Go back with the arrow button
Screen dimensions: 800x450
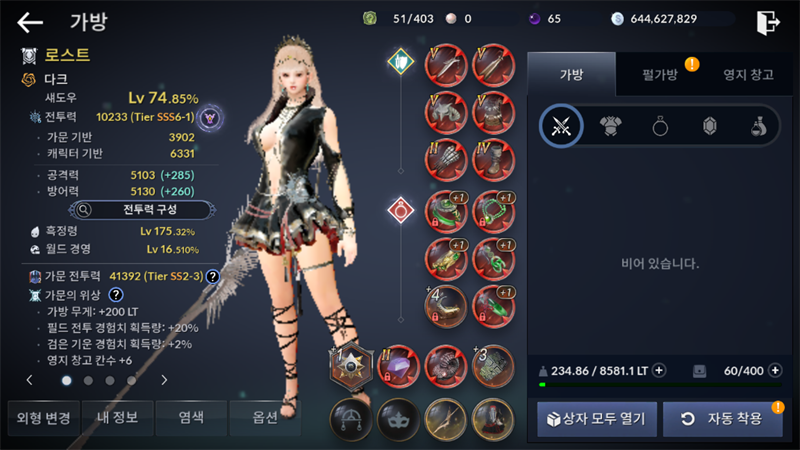(30, 22)
